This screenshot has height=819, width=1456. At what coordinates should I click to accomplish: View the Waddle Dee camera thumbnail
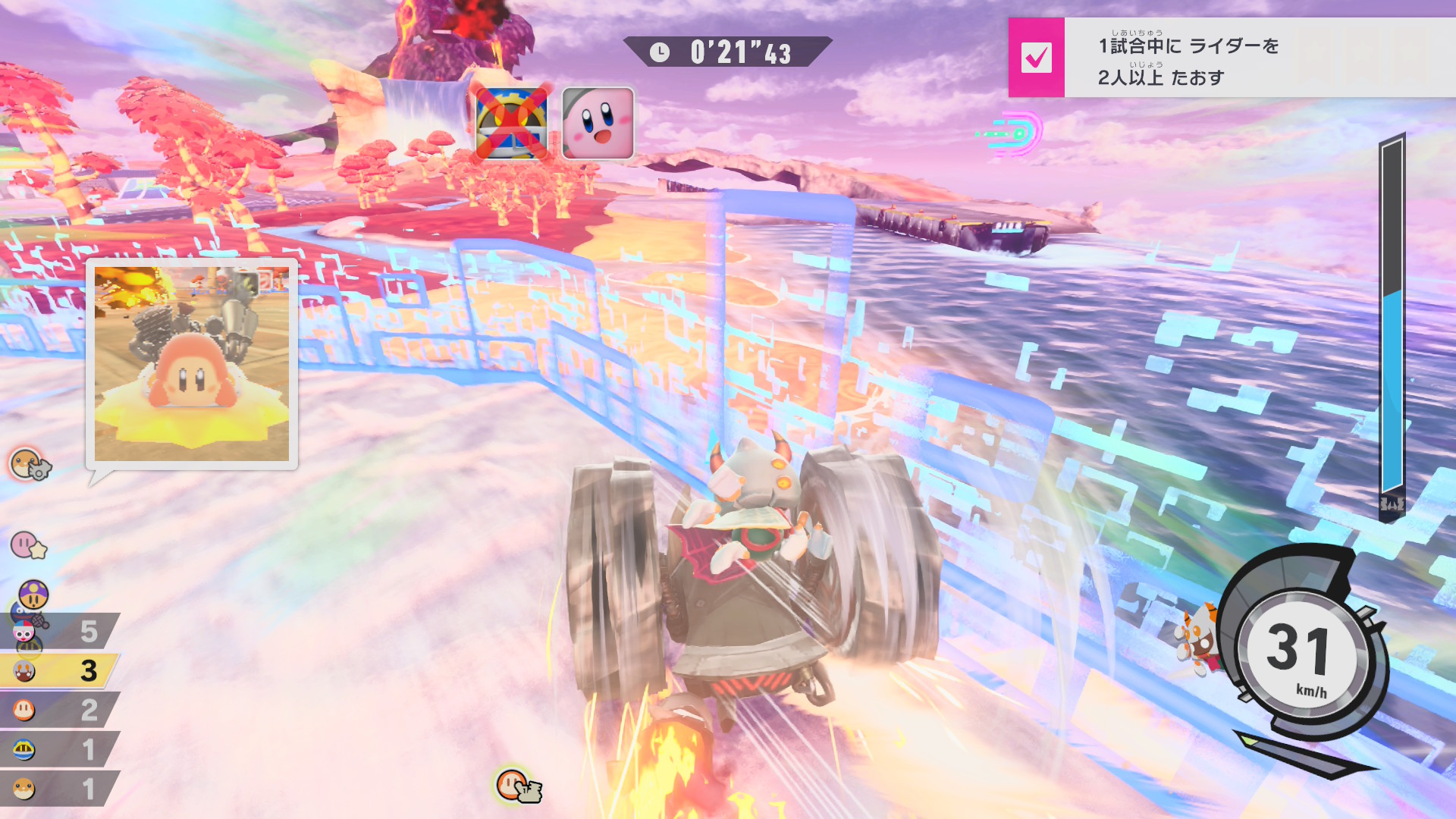coord(191,363)
